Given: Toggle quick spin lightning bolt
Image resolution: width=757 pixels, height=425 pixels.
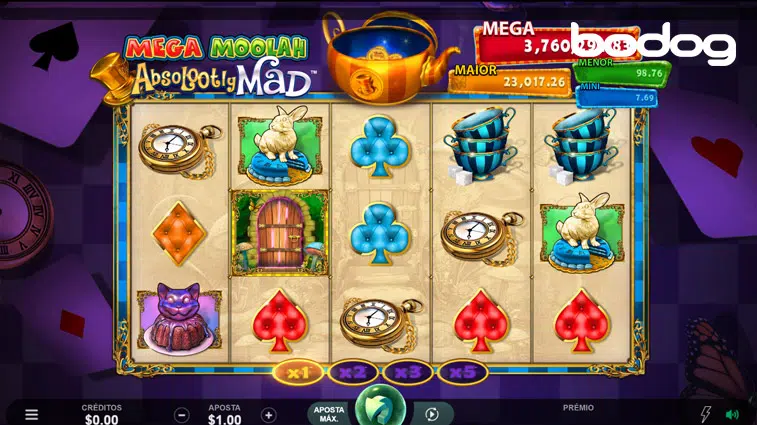Looking at the screenshot, I should pos(704,414).
